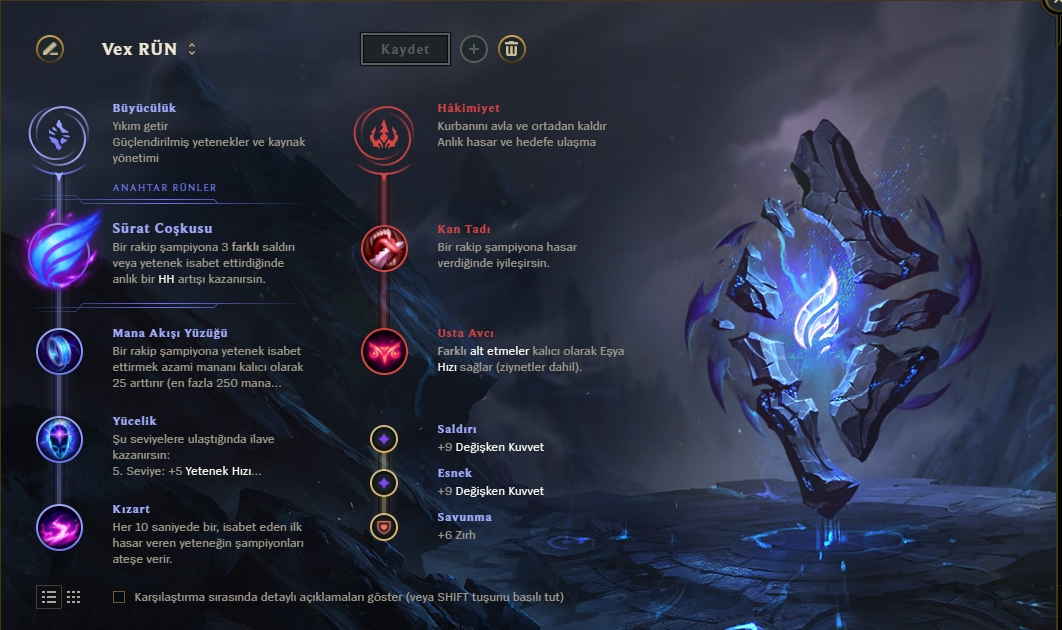
Task: Open the Hâkimiyet secondary path icon
Action: pyautogui.click(x=383, y=132)
